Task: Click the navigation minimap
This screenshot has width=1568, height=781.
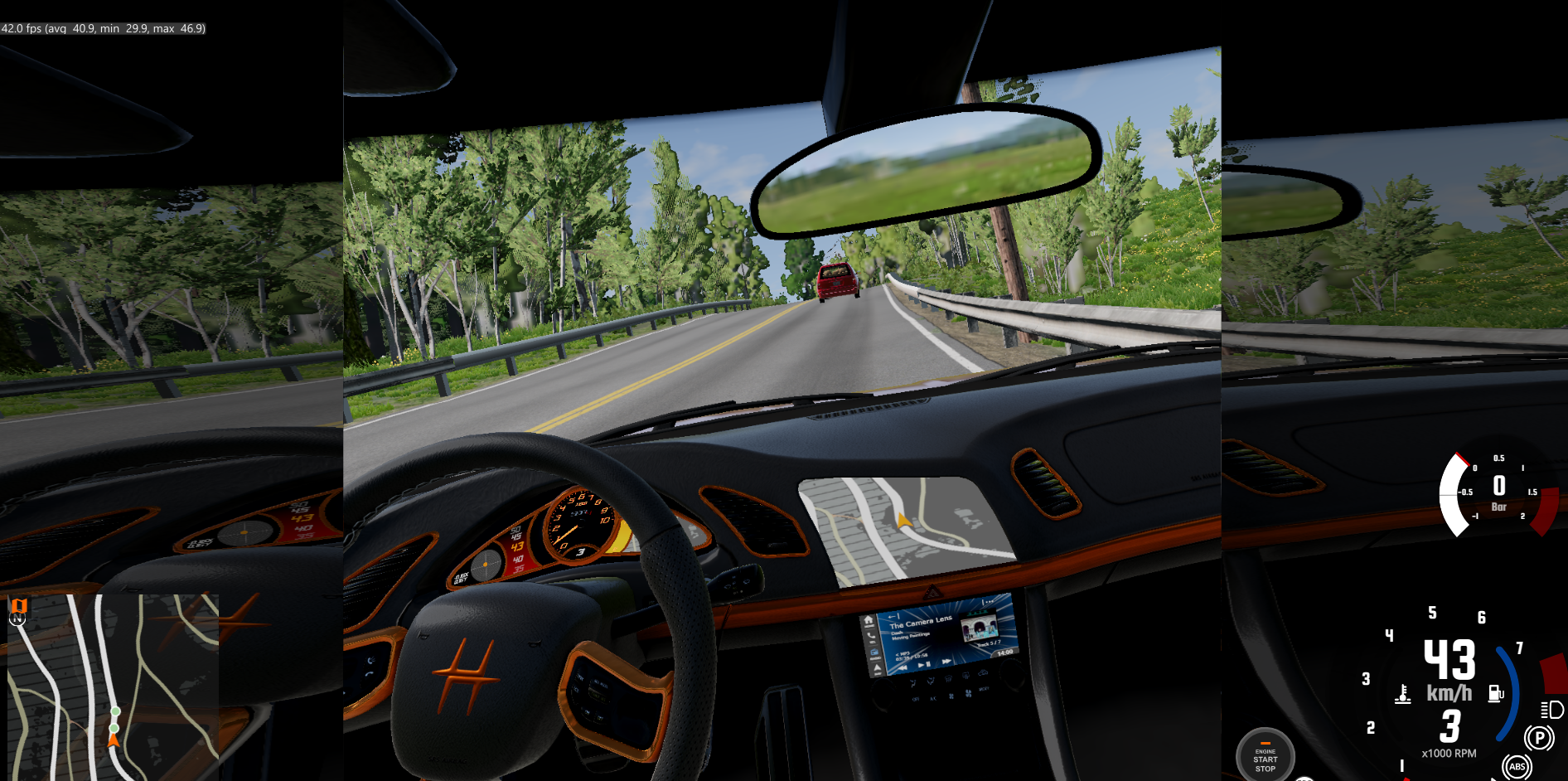Action: [114, 686]
